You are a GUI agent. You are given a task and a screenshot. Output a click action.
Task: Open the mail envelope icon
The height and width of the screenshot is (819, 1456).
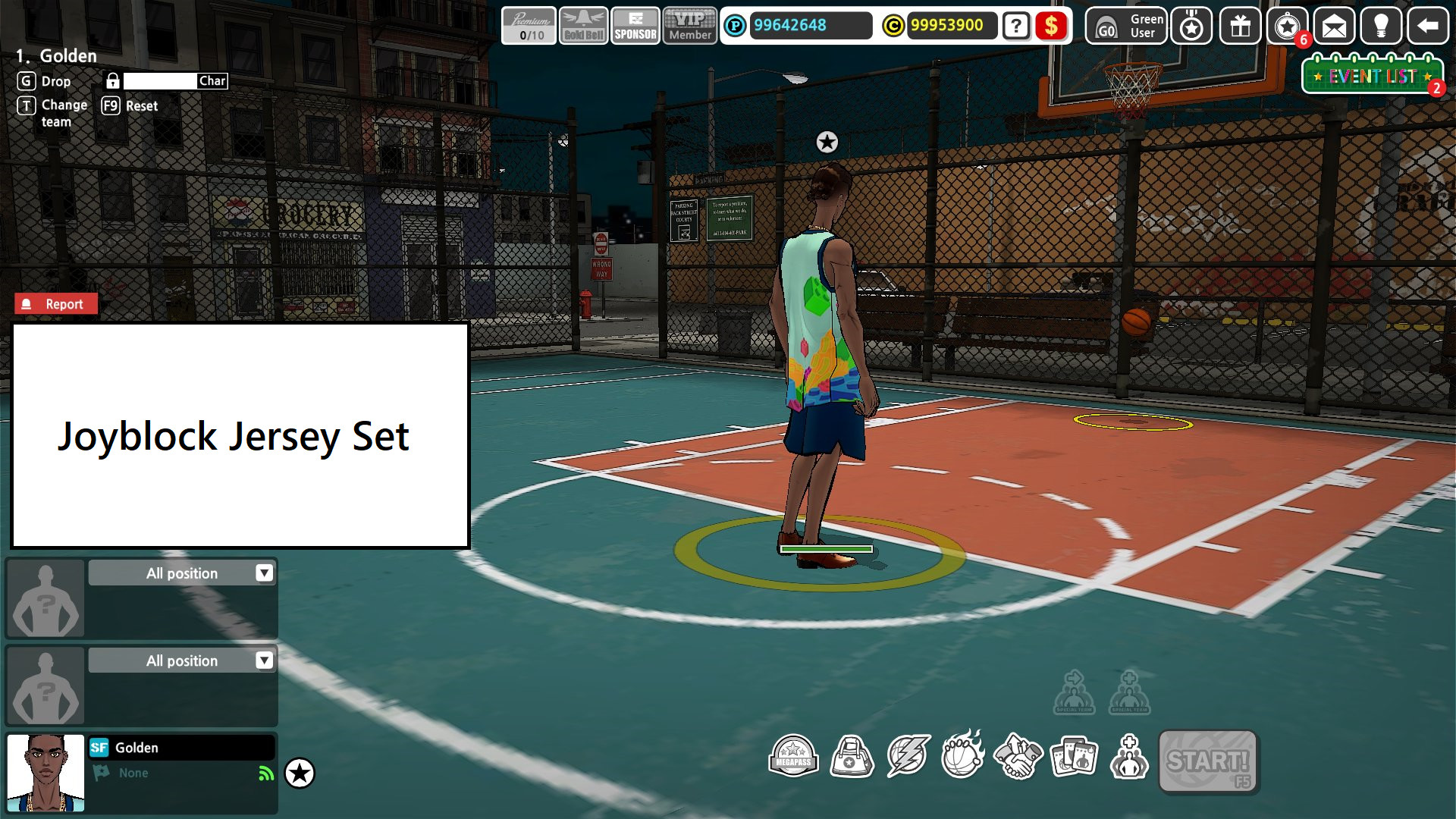coord(1335,27)
